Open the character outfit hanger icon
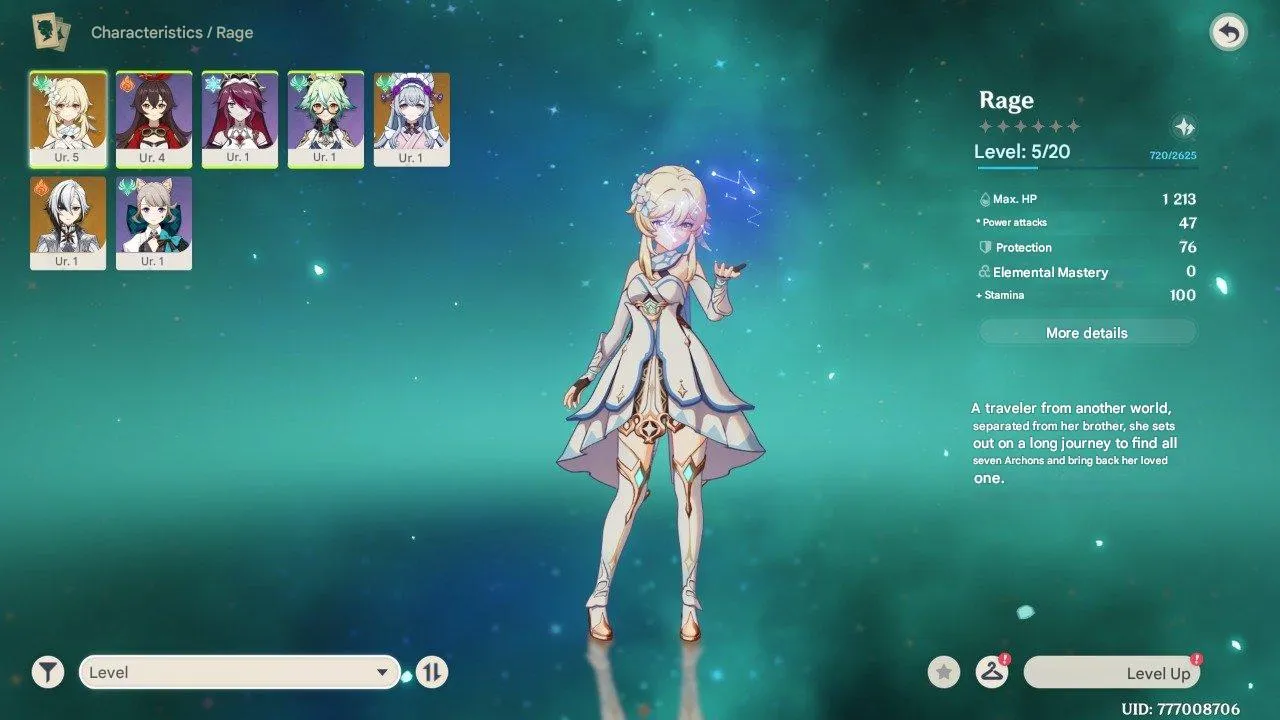This screenshot has width=1280, height=720. (991, 672)
